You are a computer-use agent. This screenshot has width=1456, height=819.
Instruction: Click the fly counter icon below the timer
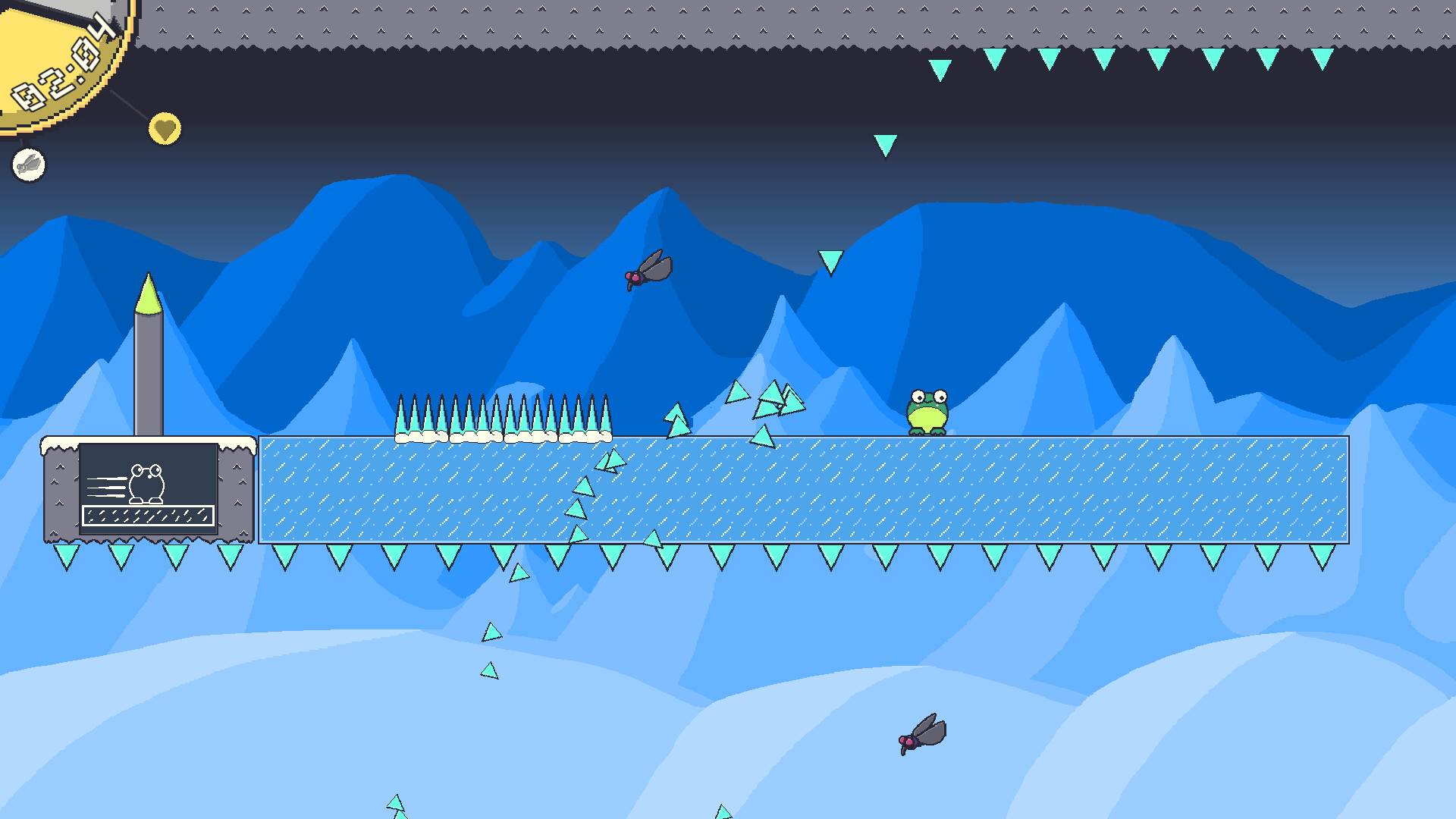click(29, 164)
